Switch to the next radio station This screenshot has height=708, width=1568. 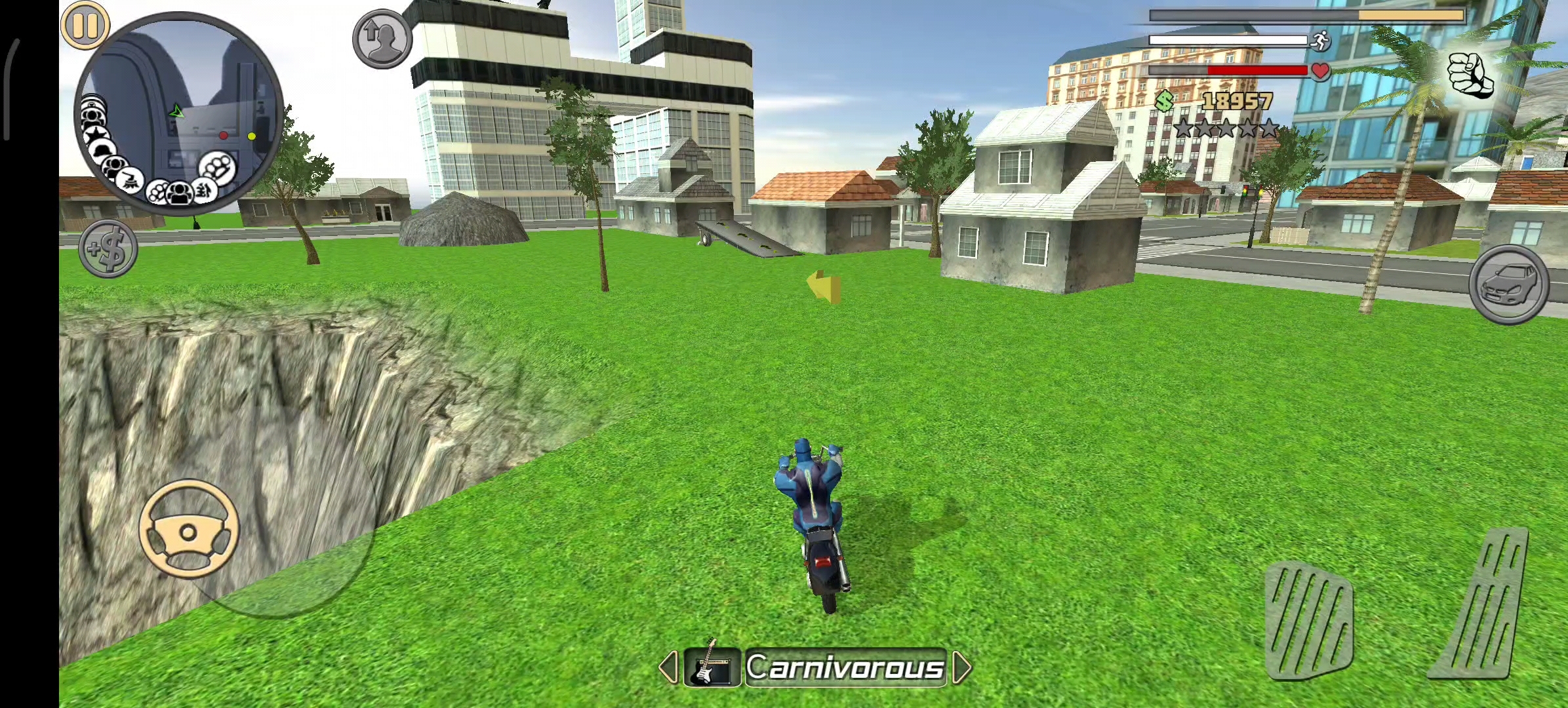pos(961,667)
